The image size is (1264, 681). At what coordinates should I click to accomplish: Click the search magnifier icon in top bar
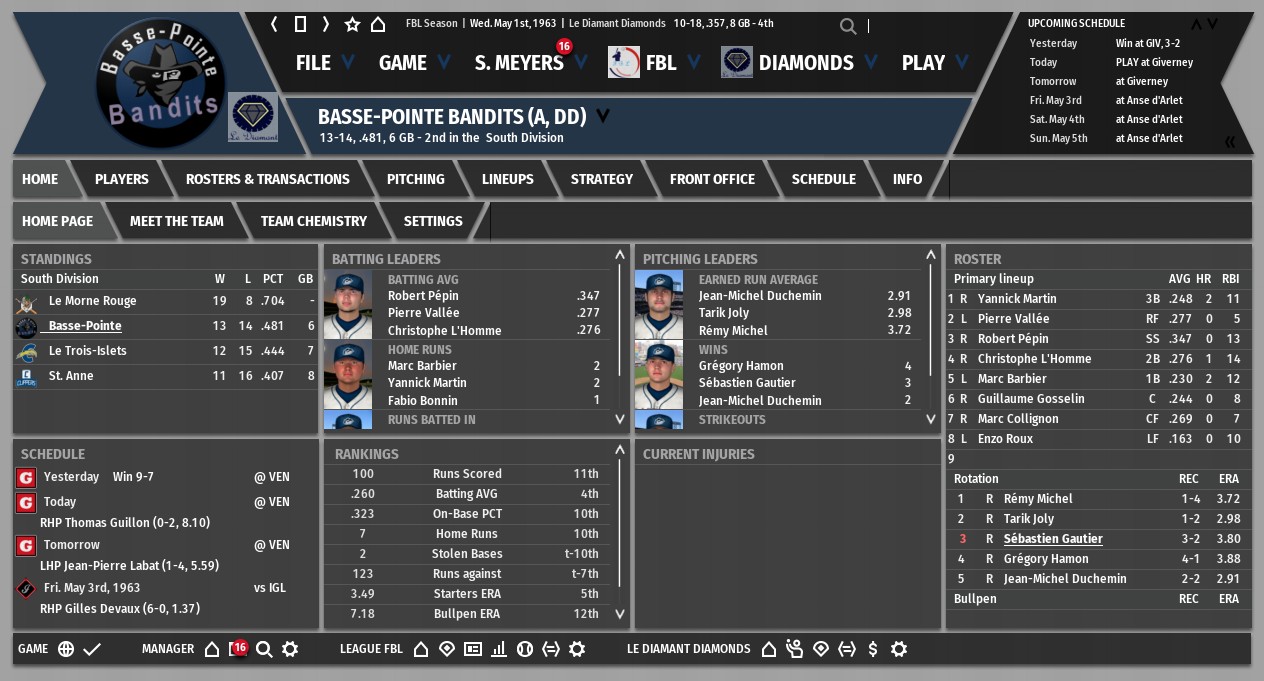coord(848,26)
